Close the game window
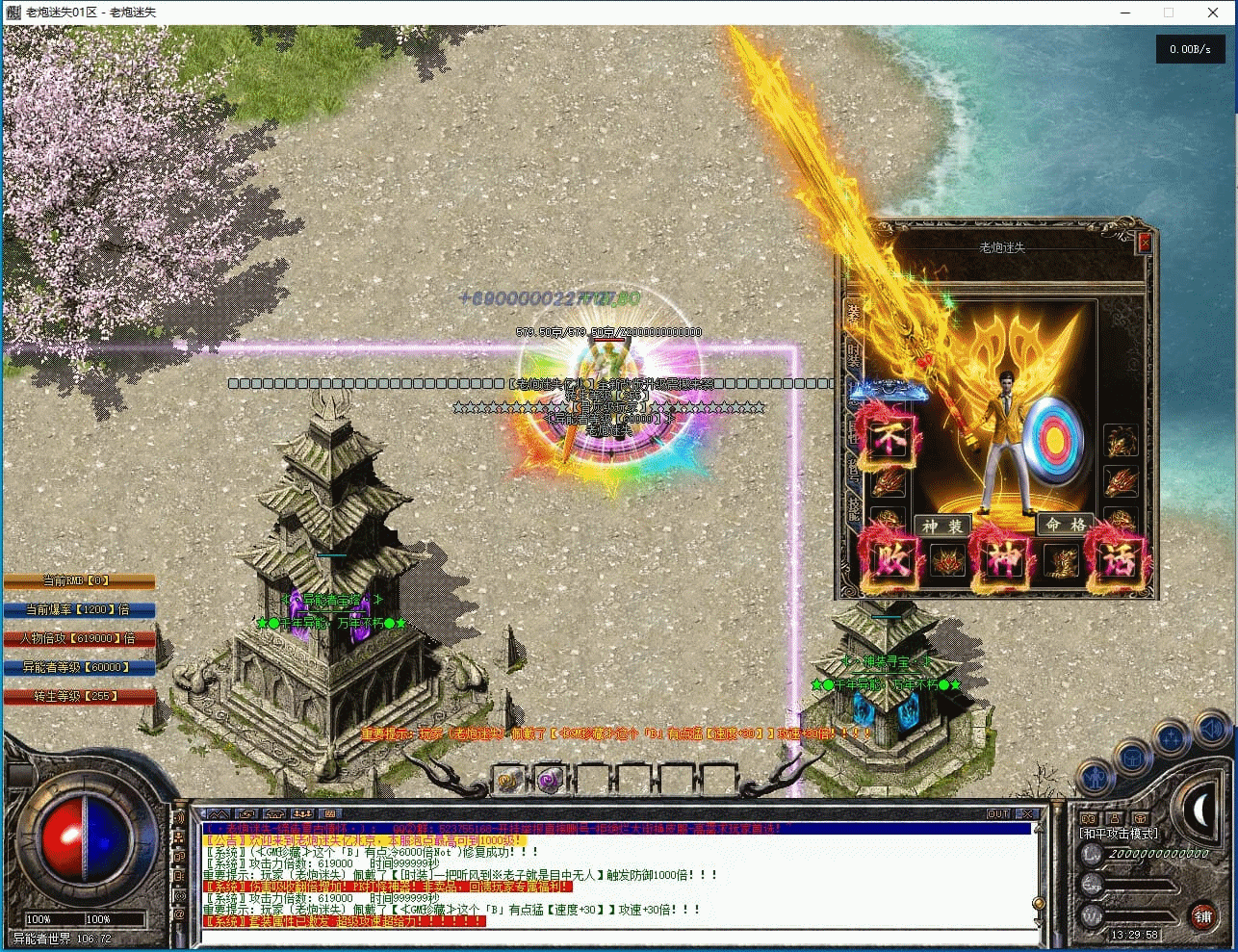 click(x=1213, y=13)
